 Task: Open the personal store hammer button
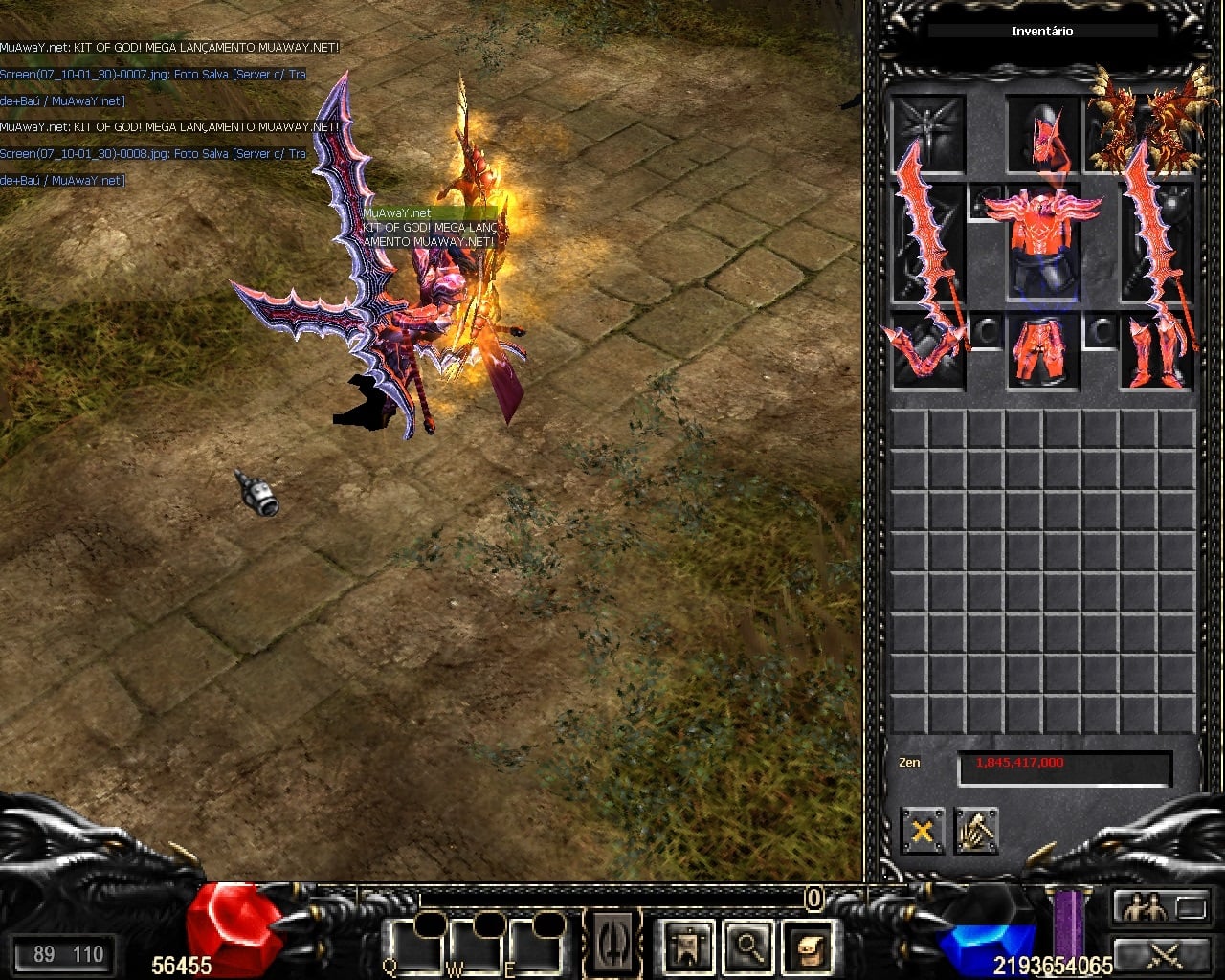click(975, 831)
